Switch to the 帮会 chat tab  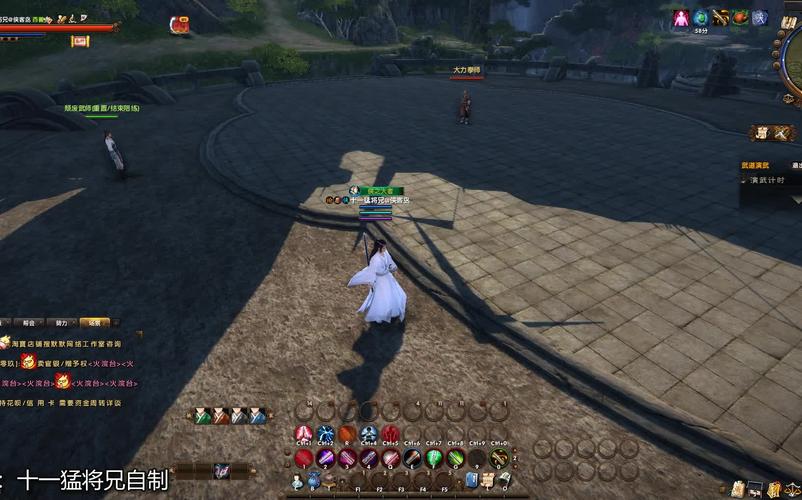(29, 323)
